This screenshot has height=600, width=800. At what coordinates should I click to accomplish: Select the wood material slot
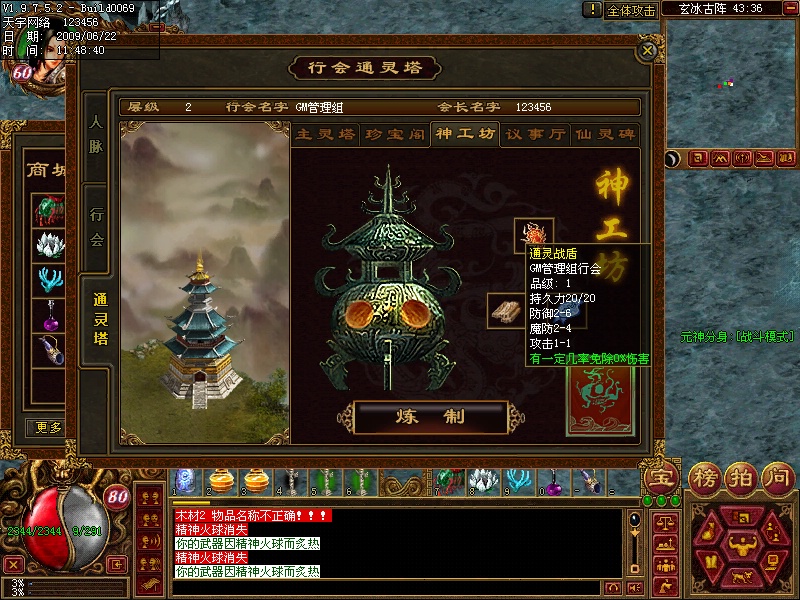click(506, 311)
